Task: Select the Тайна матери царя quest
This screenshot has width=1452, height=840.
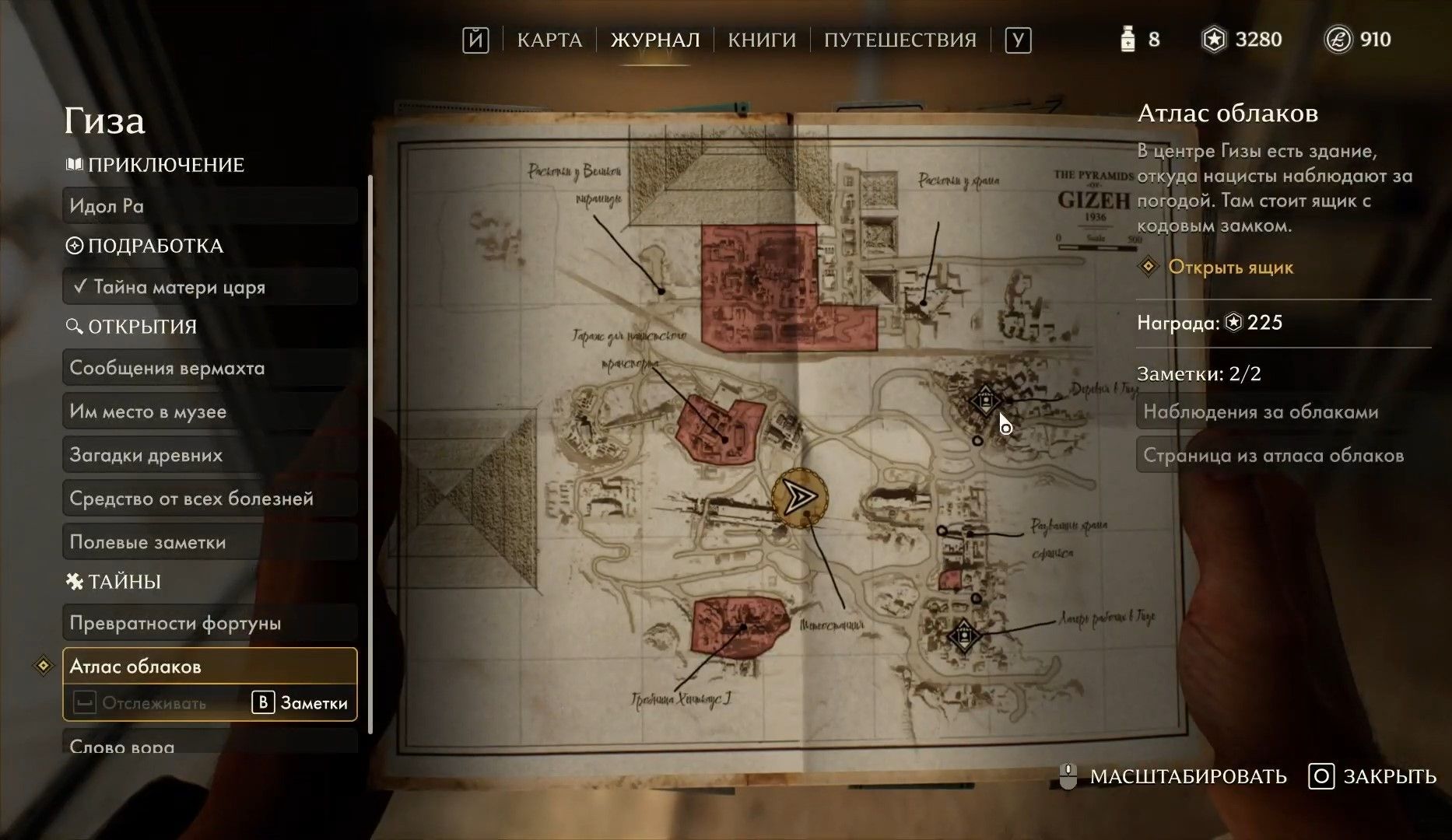Action: pos(209,287)
